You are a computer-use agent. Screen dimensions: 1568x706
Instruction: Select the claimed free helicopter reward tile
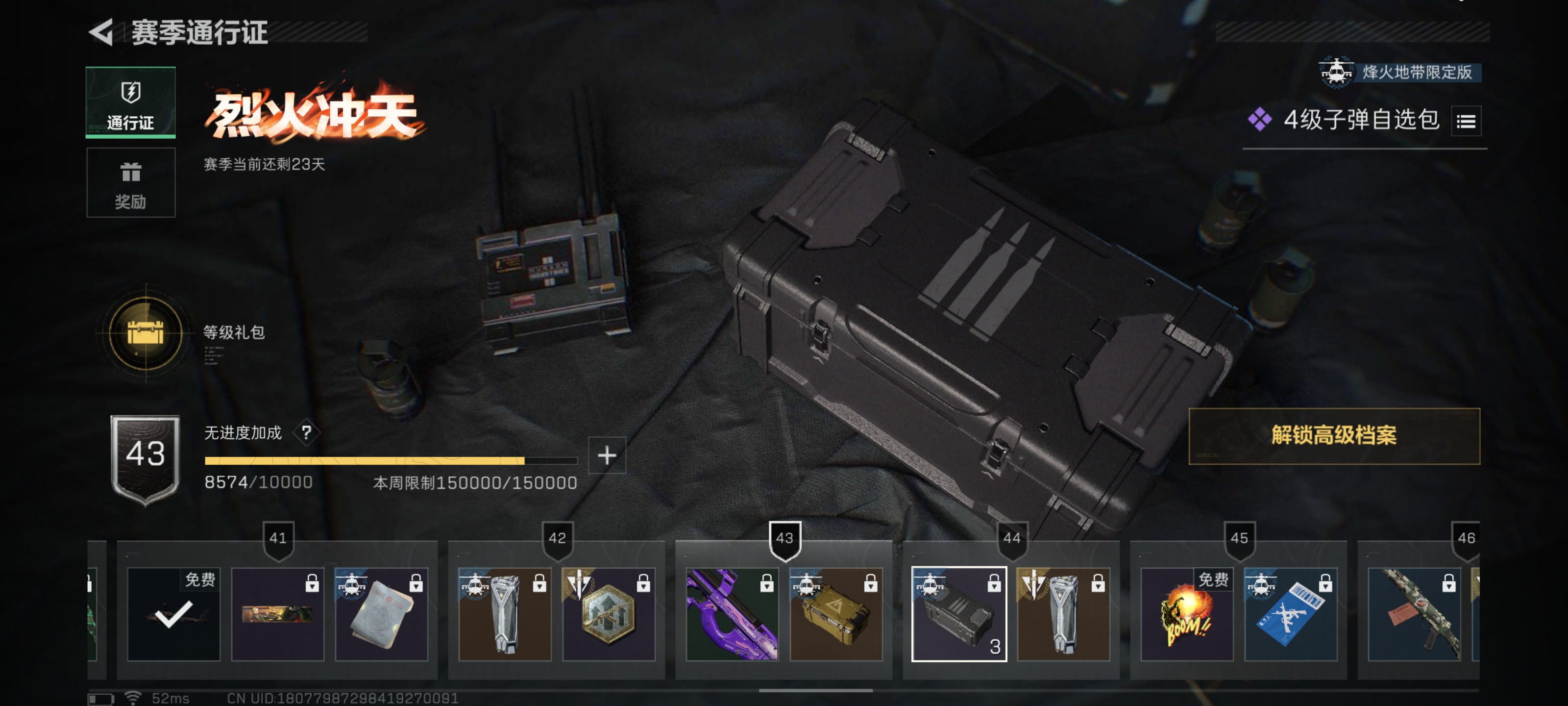pyautogui.click(x=173, y=613)
